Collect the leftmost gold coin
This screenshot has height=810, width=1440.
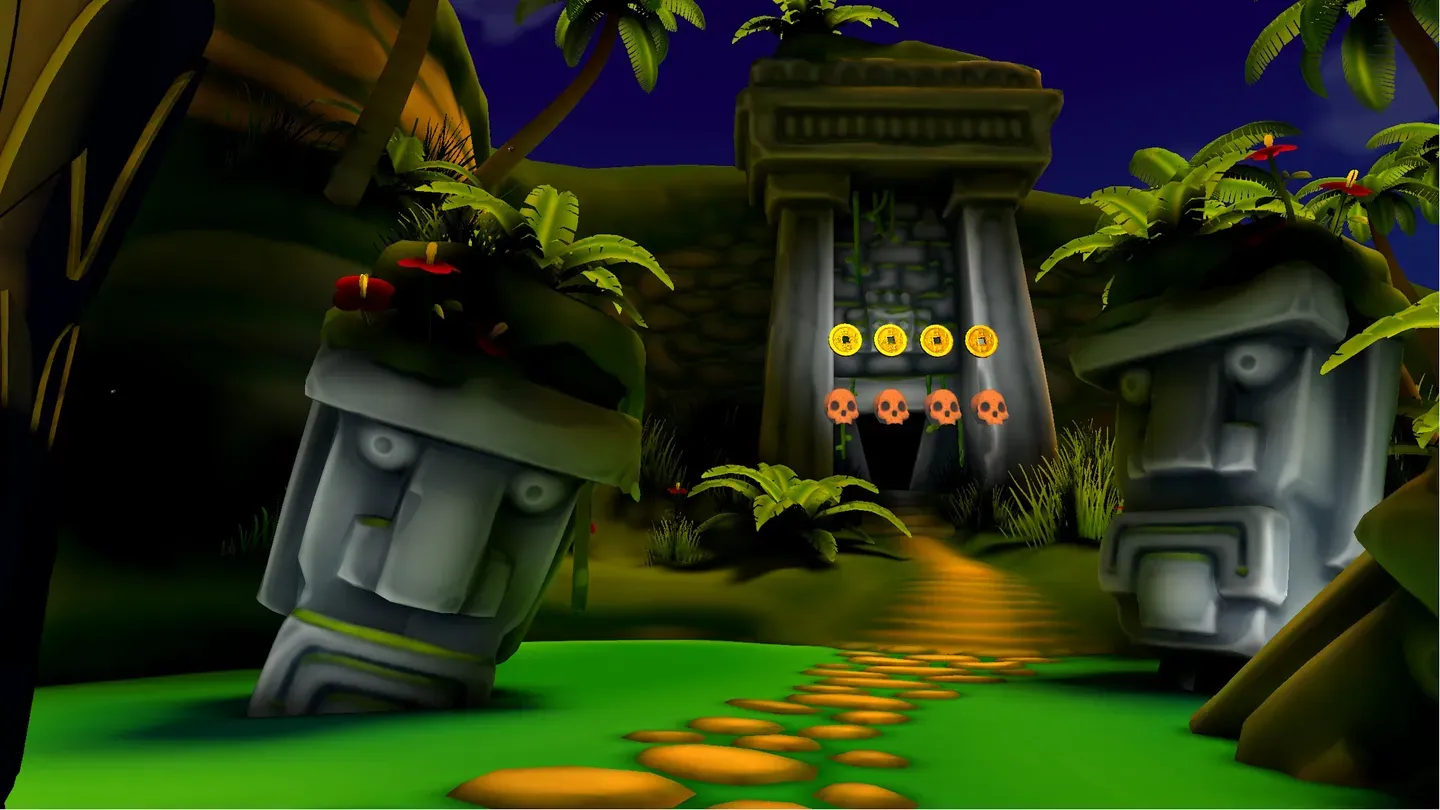(x=845, y=338)
